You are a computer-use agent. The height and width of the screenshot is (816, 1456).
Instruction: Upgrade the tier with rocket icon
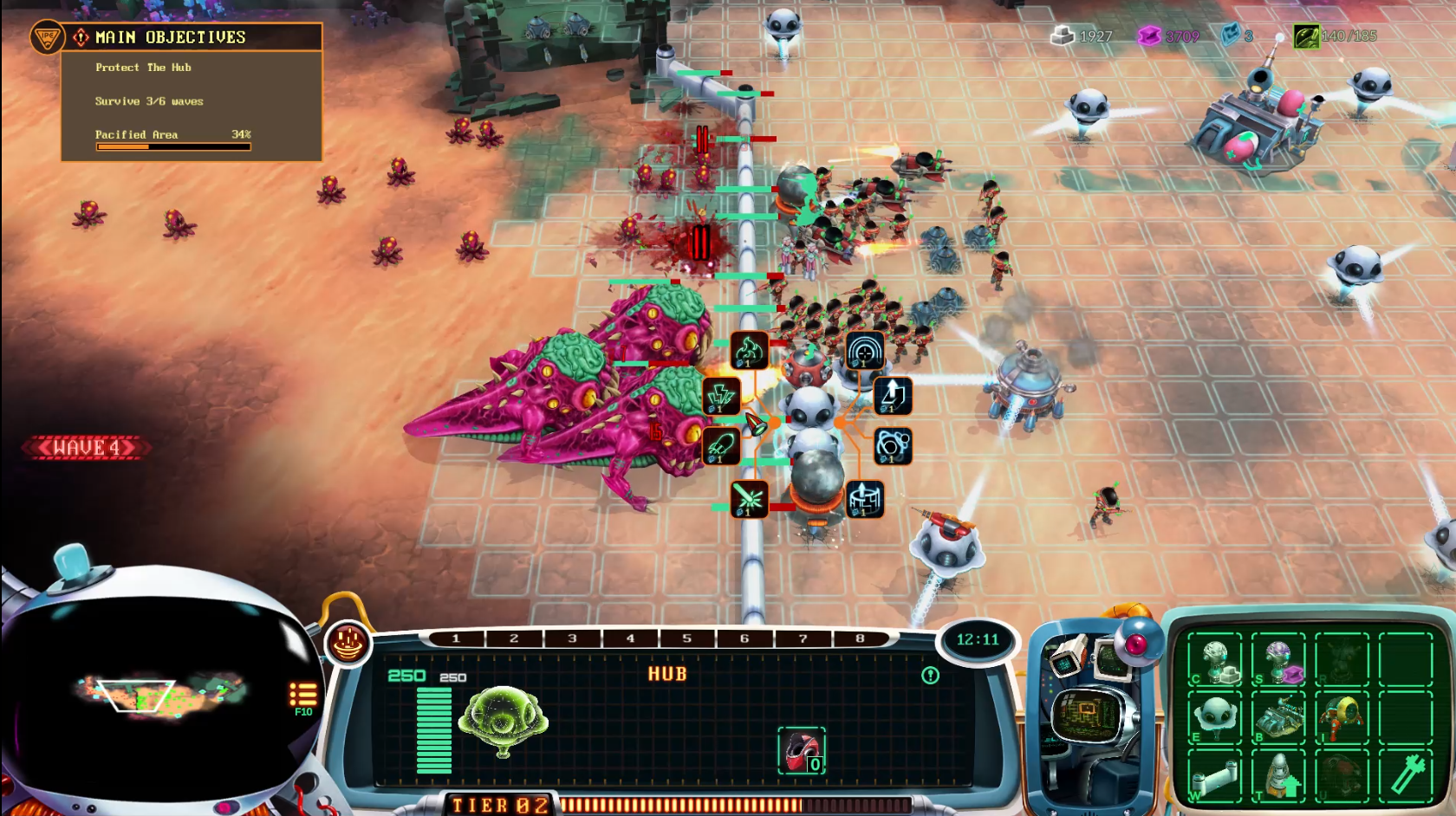pos(1278,776)
